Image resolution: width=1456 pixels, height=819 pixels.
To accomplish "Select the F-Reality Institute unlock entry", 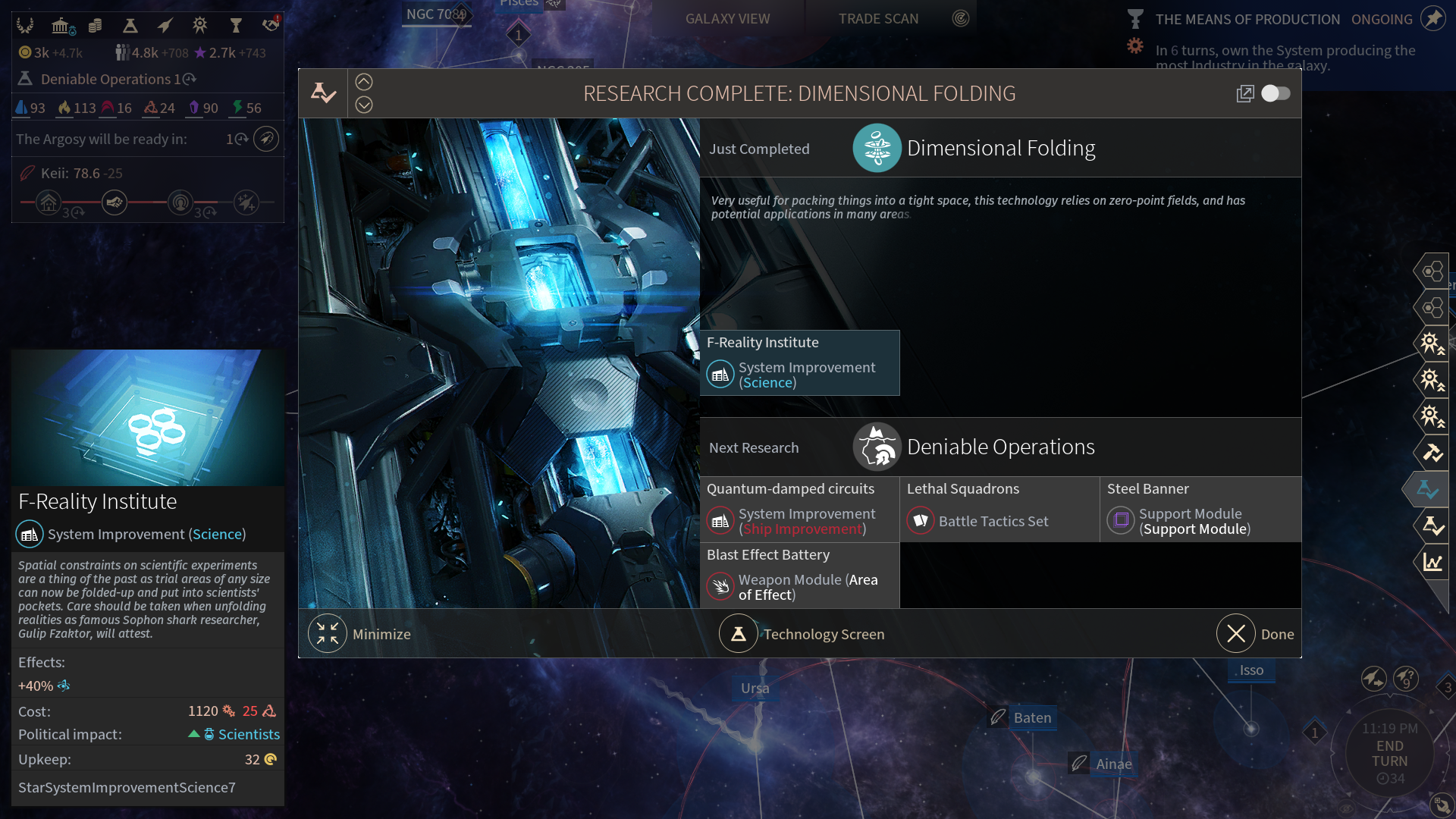I will [x=799, y=363].
